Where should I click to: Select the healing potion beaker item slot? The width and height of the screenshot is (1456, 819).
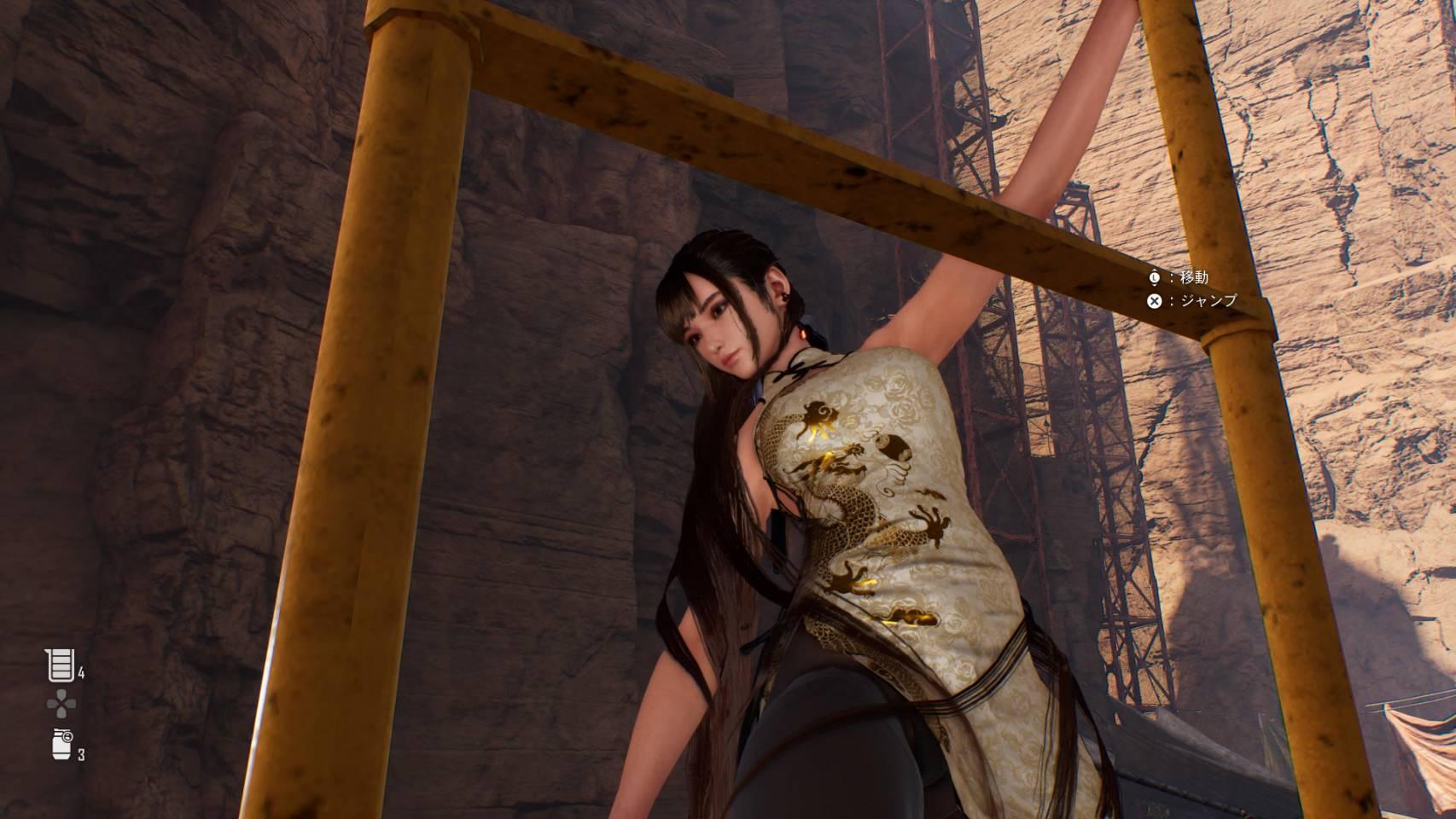pyautogui.click(x=59, y=665)
